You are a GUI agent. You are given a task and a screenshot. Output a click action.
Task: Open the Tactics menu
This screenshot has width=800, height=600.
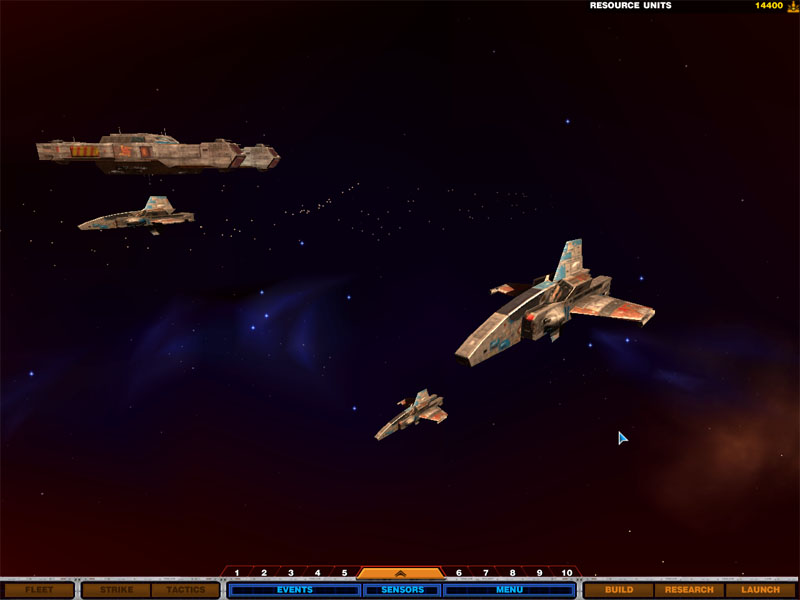point(186,590)
